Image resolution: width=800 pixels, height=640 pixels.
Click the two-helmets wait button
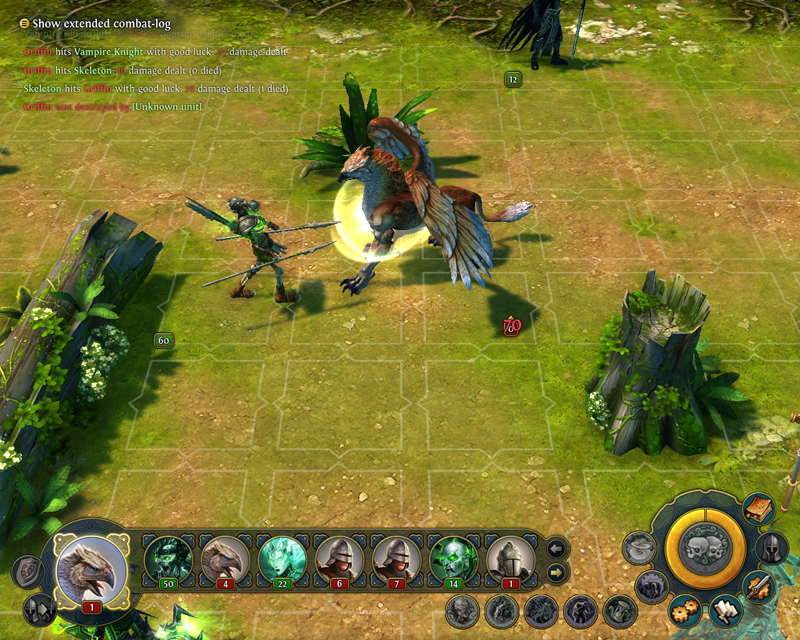click(39, 608)
